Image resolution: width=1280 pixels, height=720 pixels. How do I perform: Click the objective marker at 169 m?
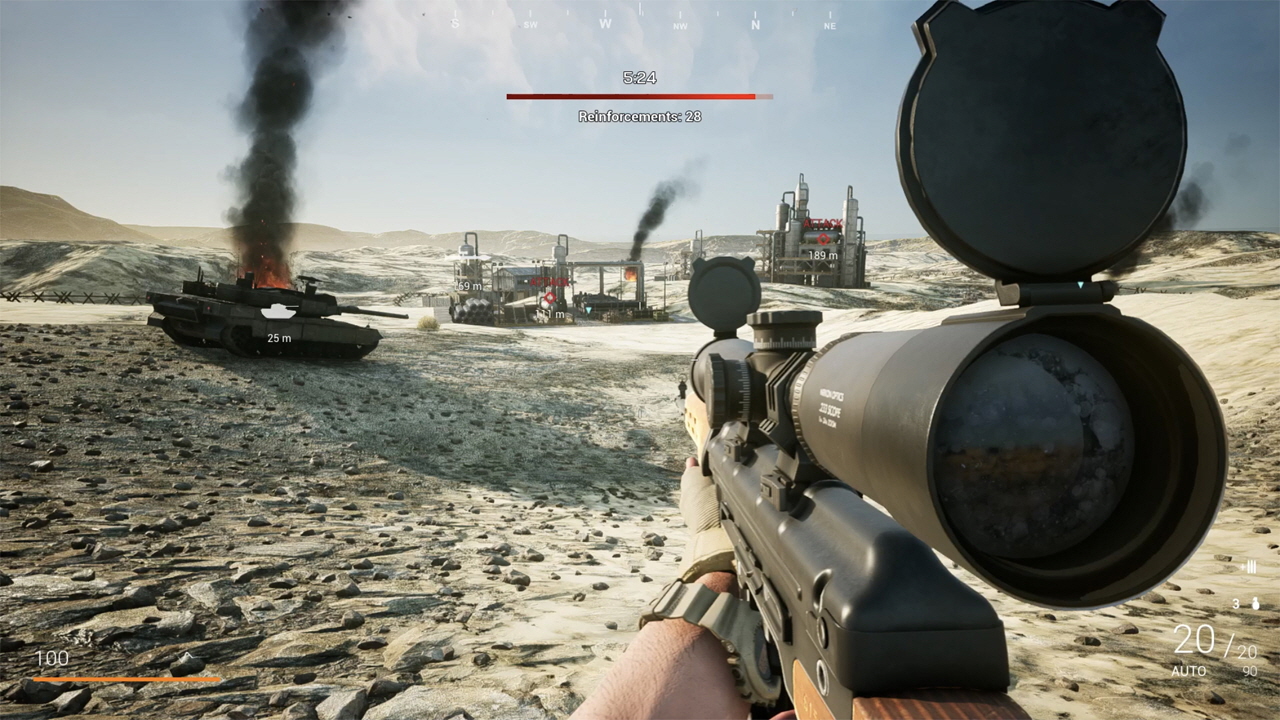(x=466, y=287)
